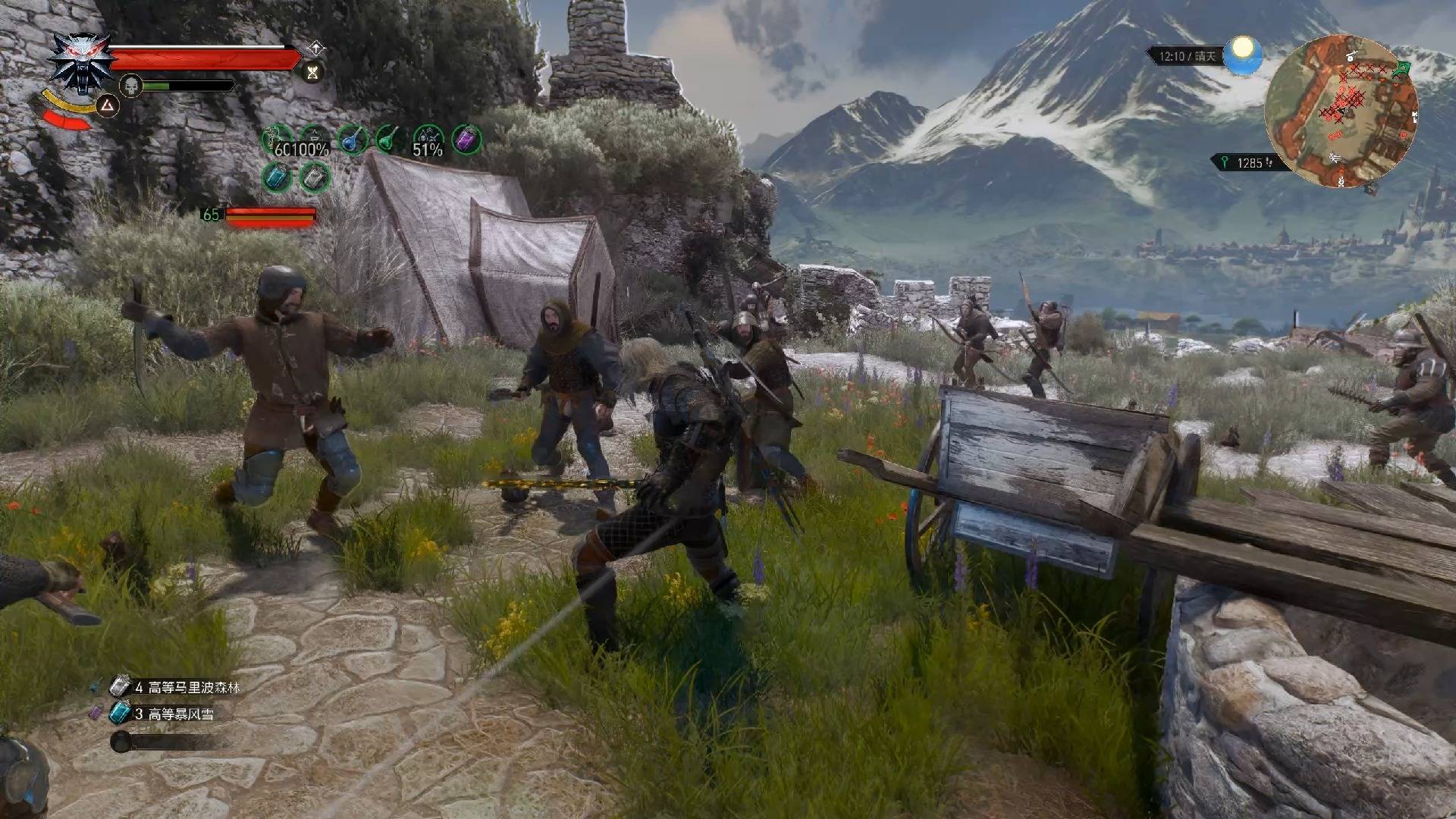Open the circular minimap
1456x819 pixels.
point(1341,111)
